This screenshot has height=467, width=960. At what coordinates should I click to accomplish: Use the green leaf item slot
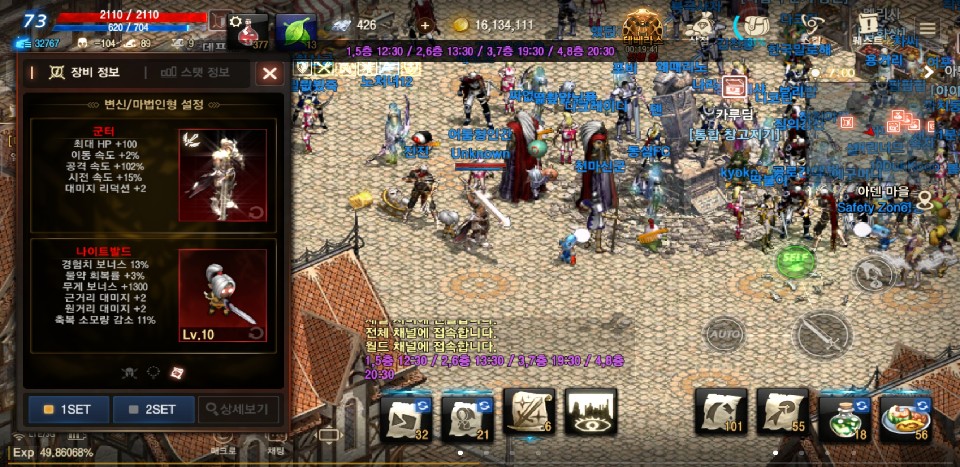click(x=295, y=30)
